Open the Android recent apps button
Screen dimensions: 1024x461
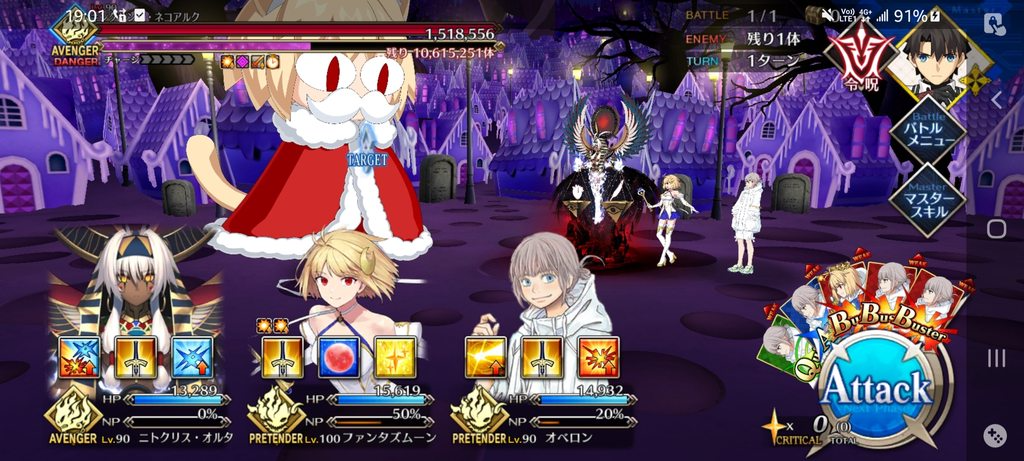tap(996, 358)
